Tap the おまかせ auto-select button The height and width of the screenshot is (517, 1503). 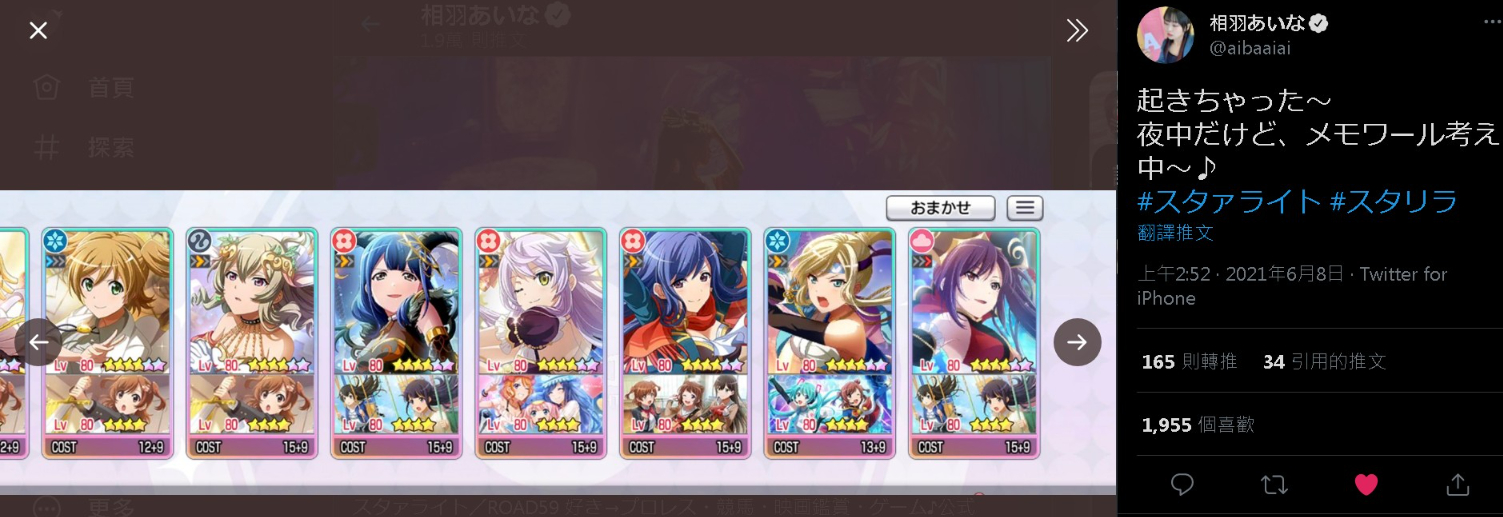940,207
